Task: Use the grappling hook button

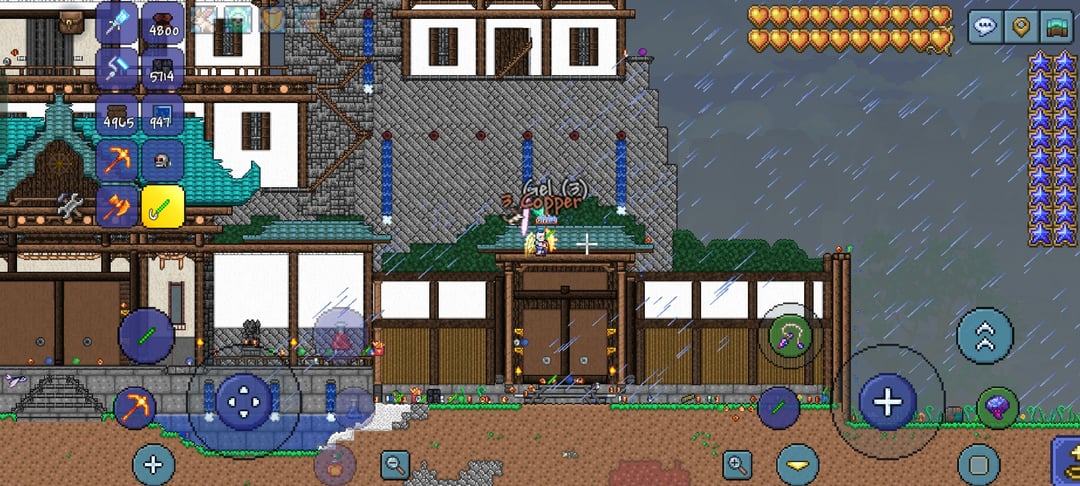Action: click(x=789, y=335)
